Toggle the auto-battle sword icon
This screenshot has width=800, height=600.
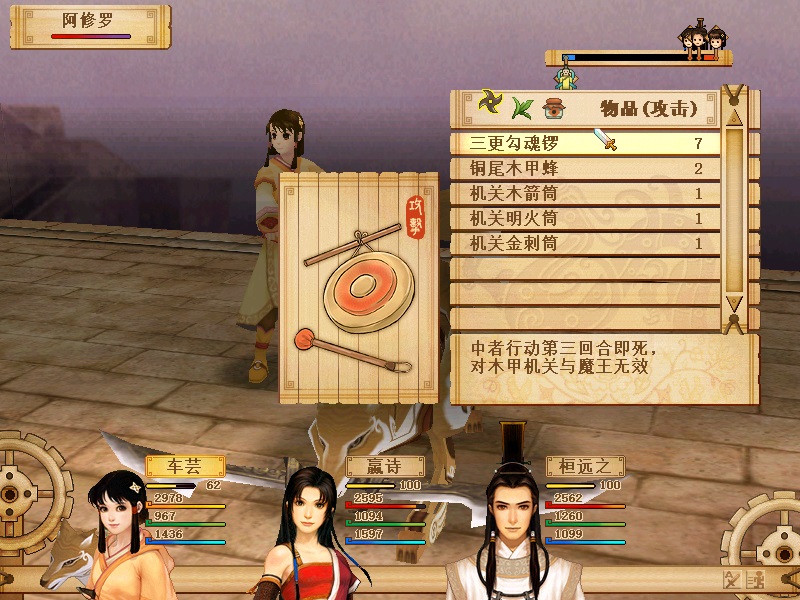coord(731,580)
